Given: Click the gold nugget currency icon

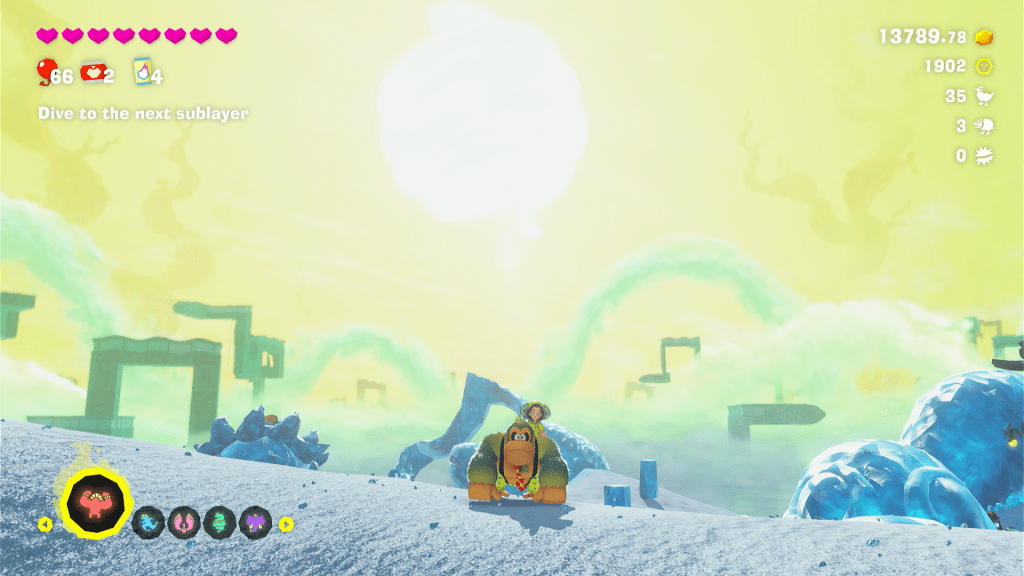Looking at the screenshot, I should (x=985, y=37).
